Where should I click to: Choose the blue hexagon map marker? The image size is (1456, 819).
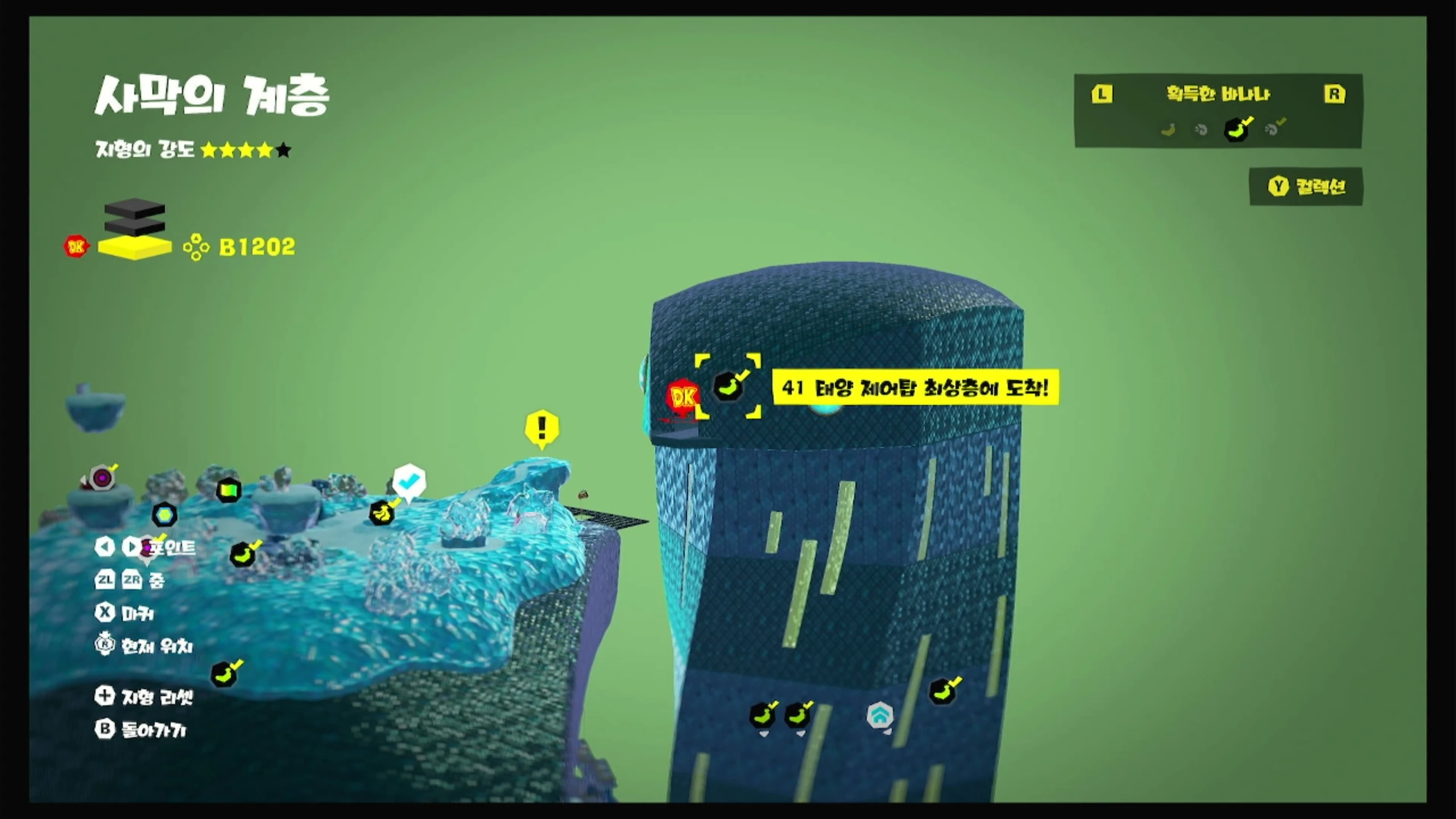pos(165,515)
